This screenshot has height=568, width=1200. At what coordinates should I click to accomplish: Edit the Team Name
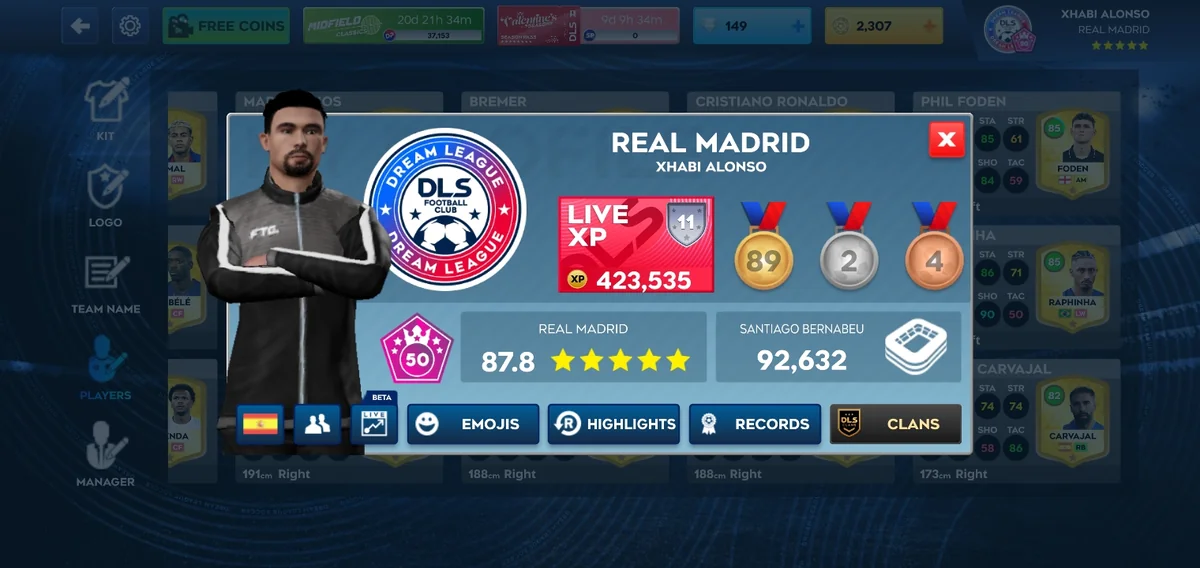pos(105,283)
